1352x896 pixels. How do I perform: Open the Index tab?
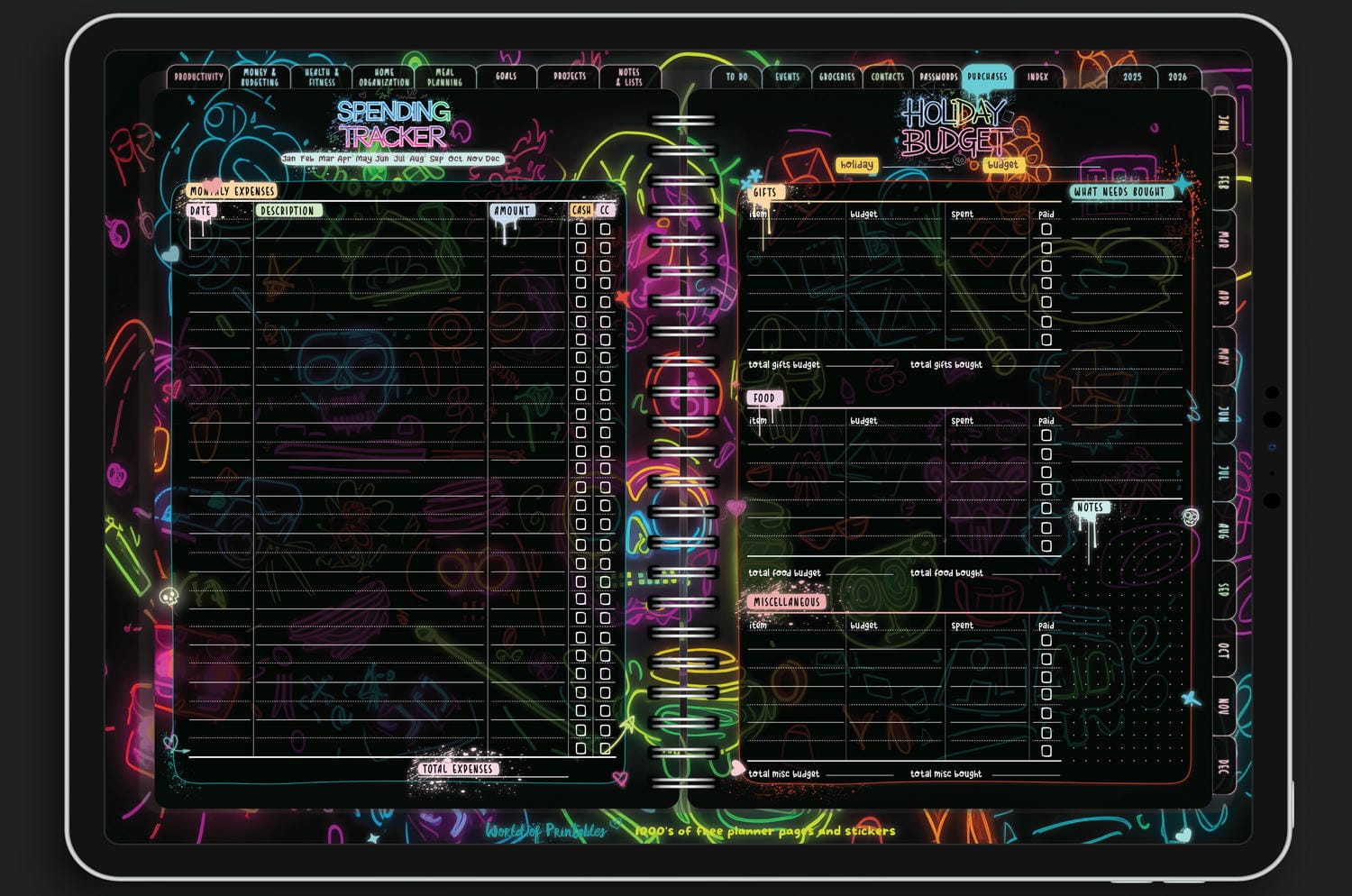(x=1038, y=78)
